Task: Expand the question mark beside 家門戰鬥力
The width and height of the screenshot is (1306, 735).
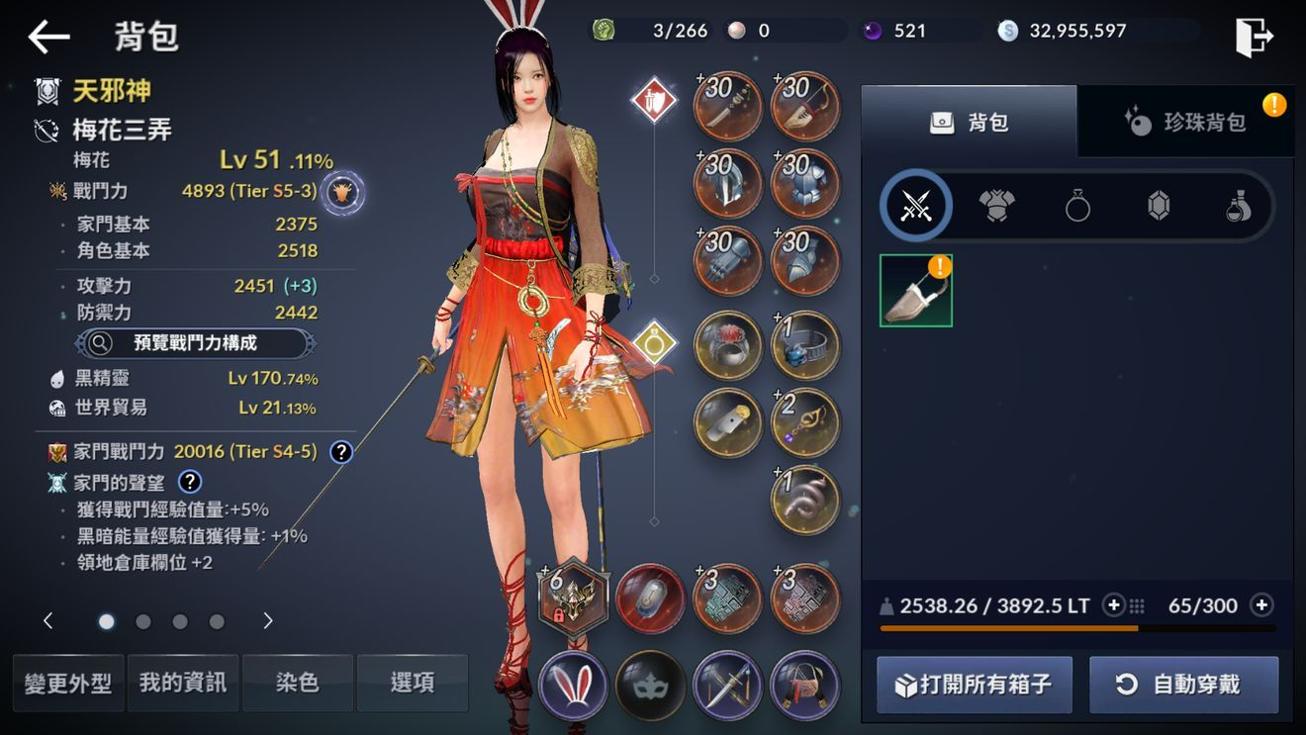Action: 340,451
